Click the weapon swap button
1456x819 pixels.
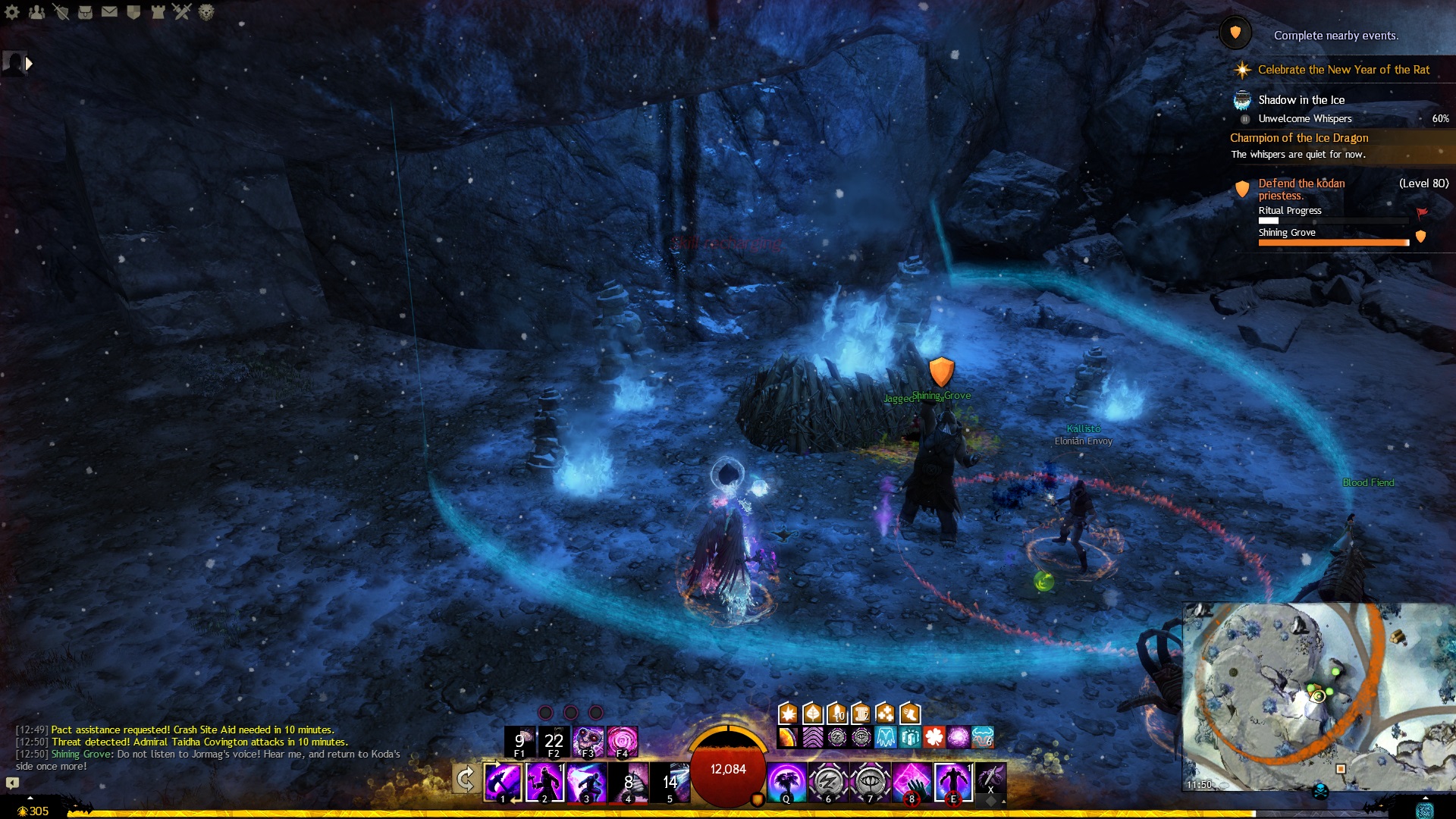click(x=465, y=779)
